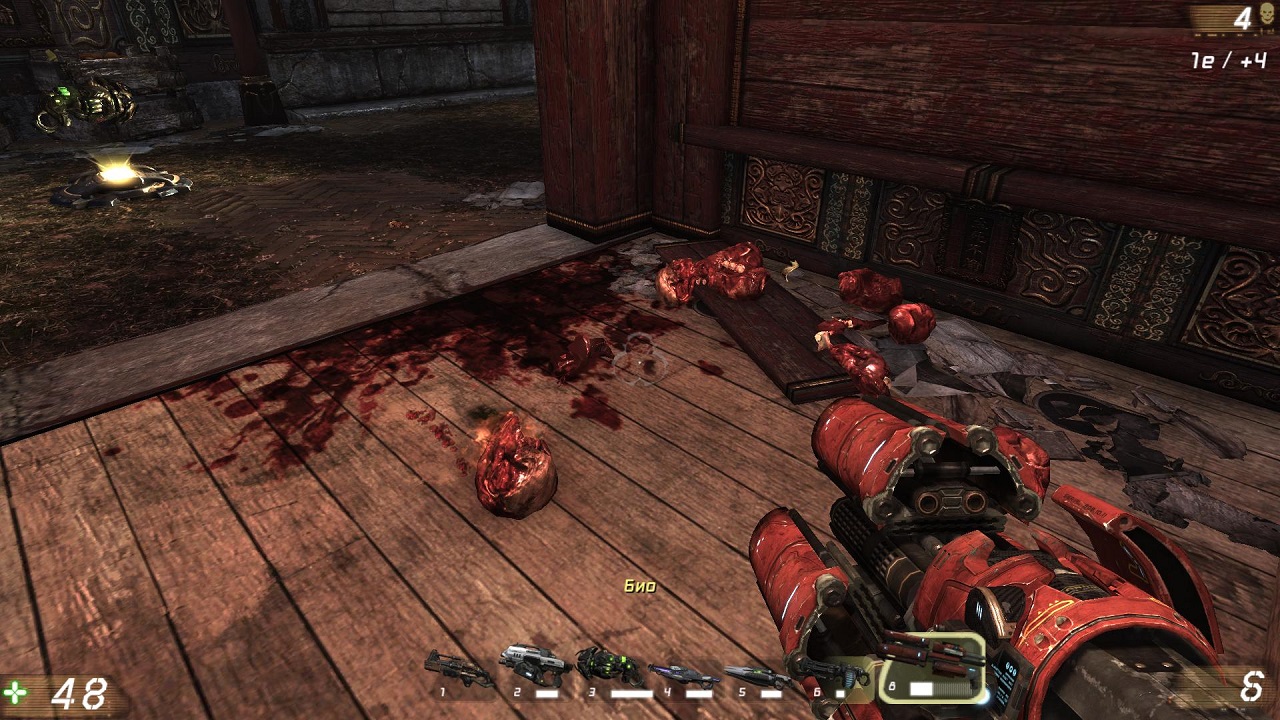Select the Link Gun in slot 5

pos(757,675)
